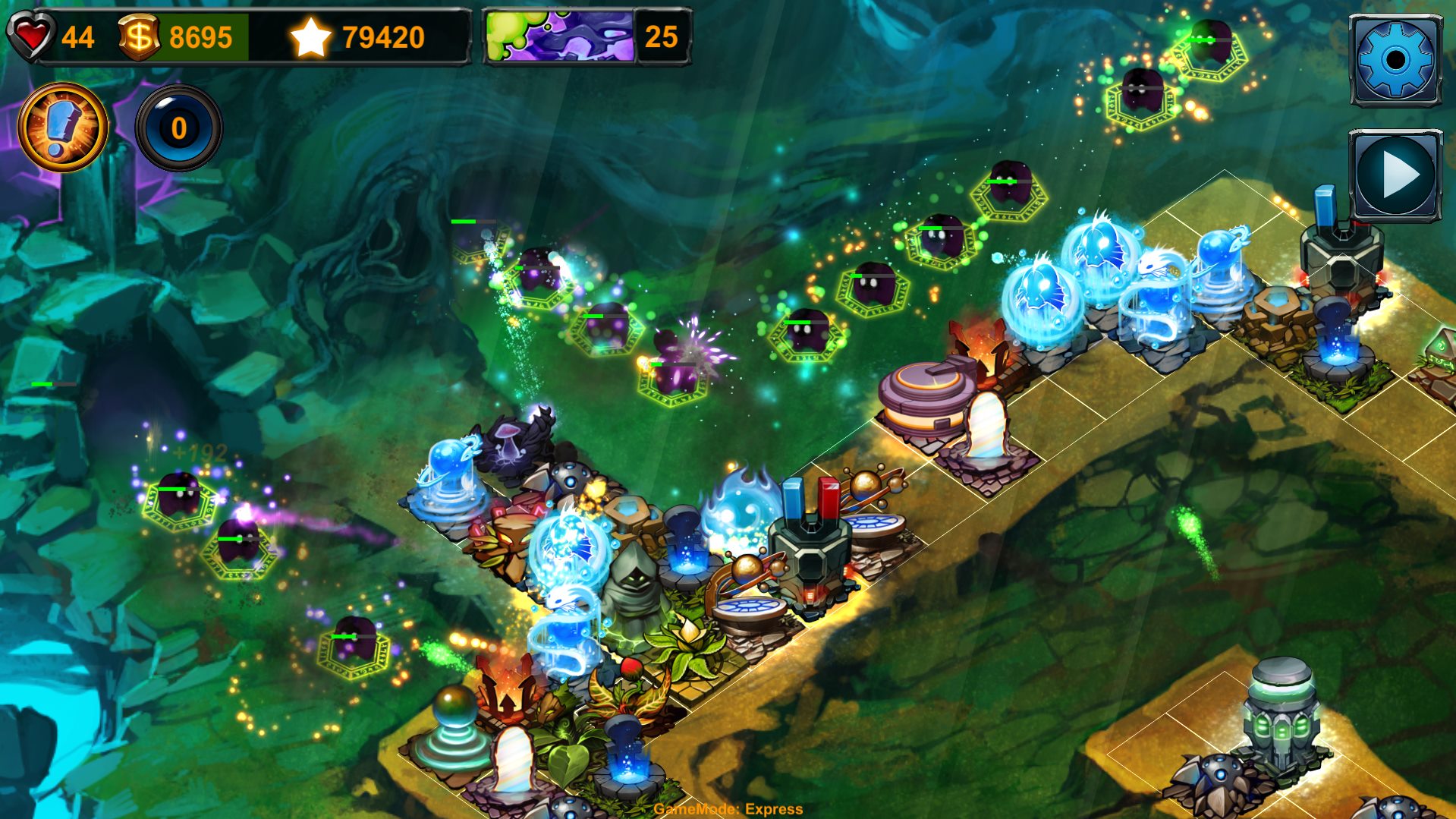Click the GameMode: Express label

[x=728, y=810]
